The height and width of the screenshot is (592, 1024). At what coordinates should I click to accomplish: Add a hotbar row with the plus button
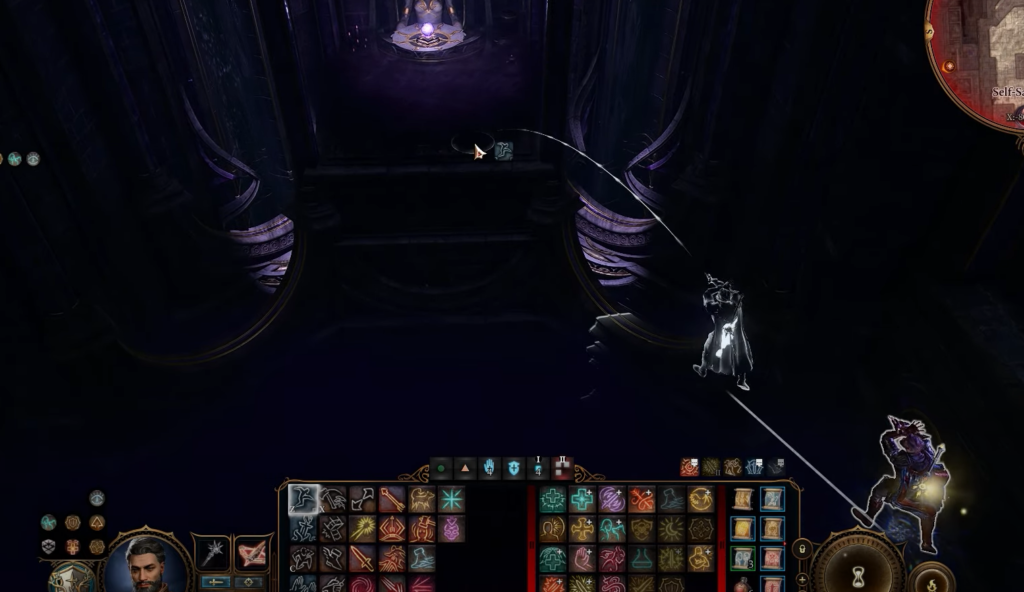point(801,578)
